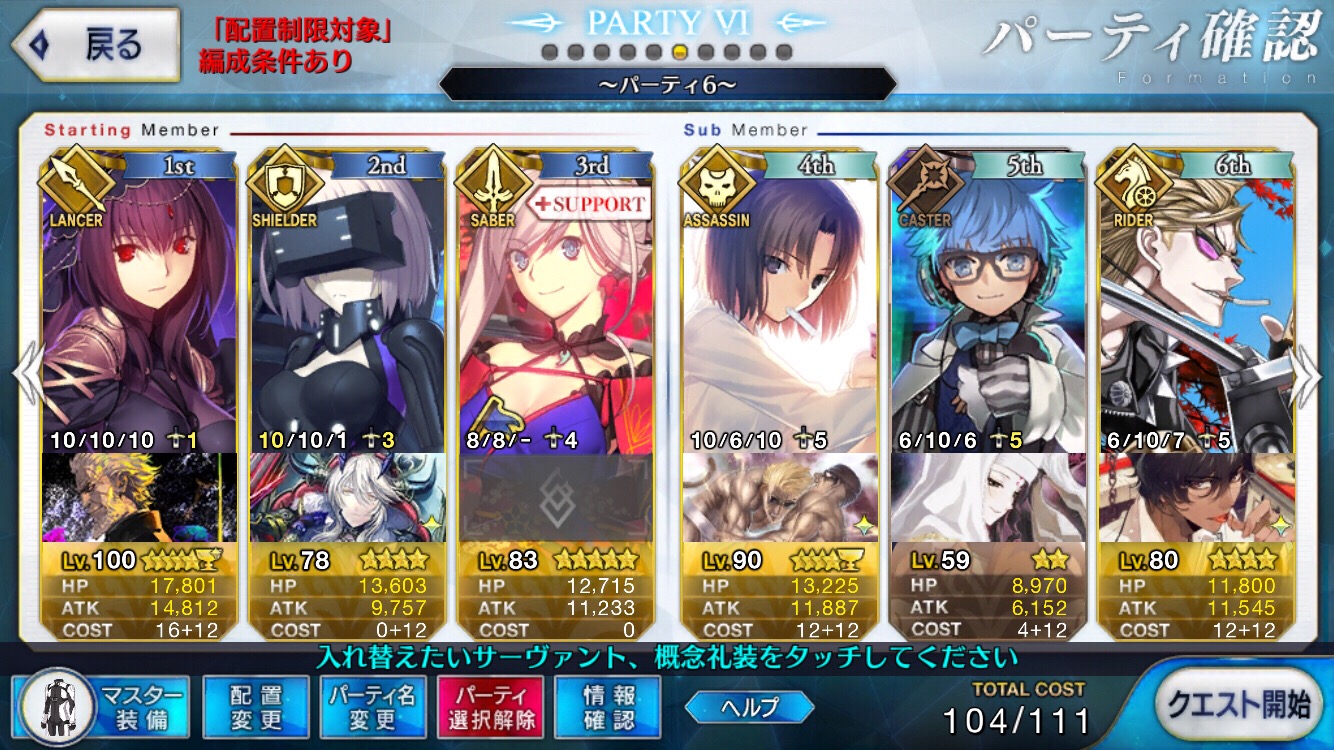
Task: Tap the Lancer's craft essence slot
Action: point(140,497)
